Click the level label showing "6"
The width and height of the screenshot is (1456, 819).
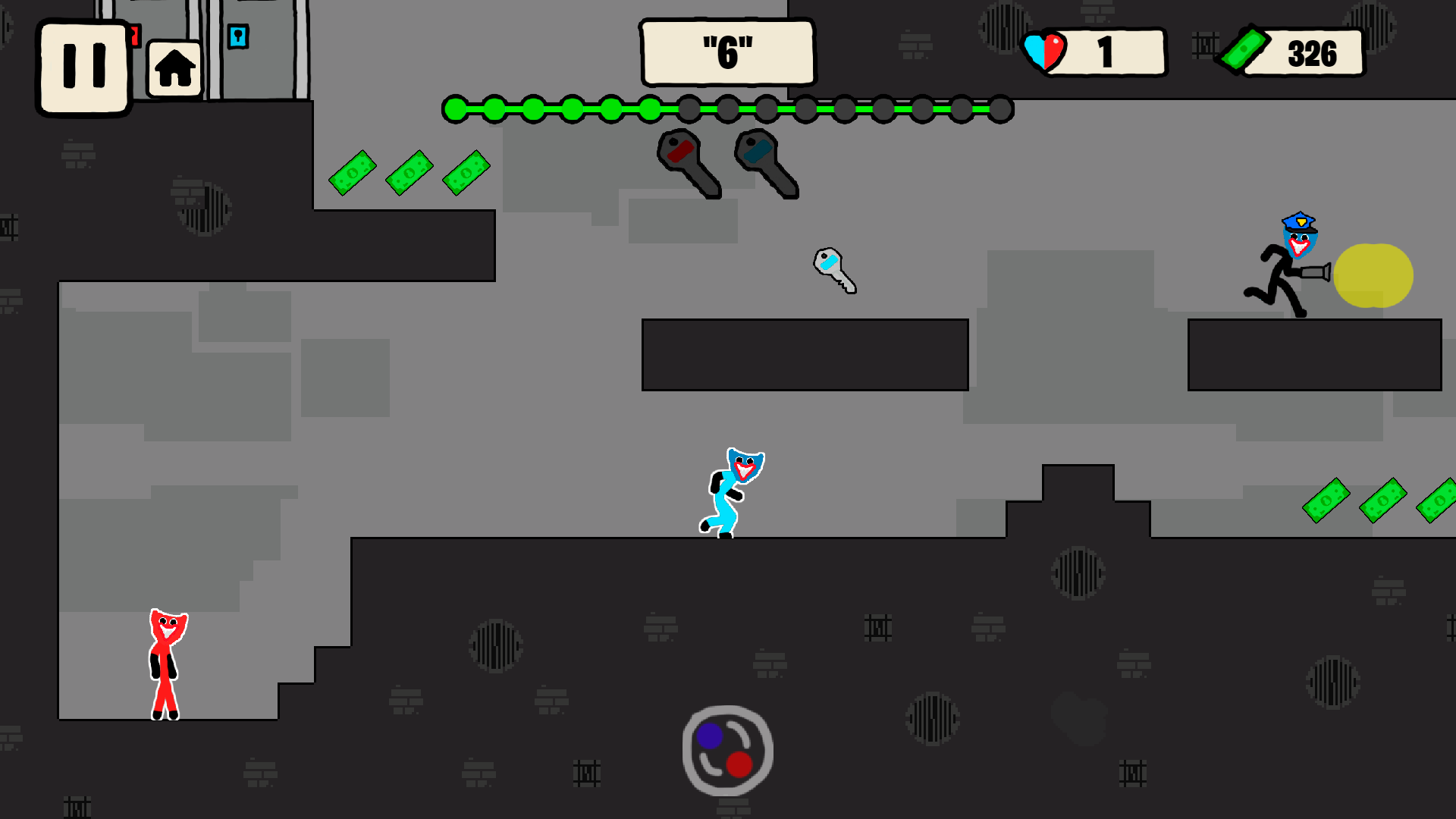(727, 51)
